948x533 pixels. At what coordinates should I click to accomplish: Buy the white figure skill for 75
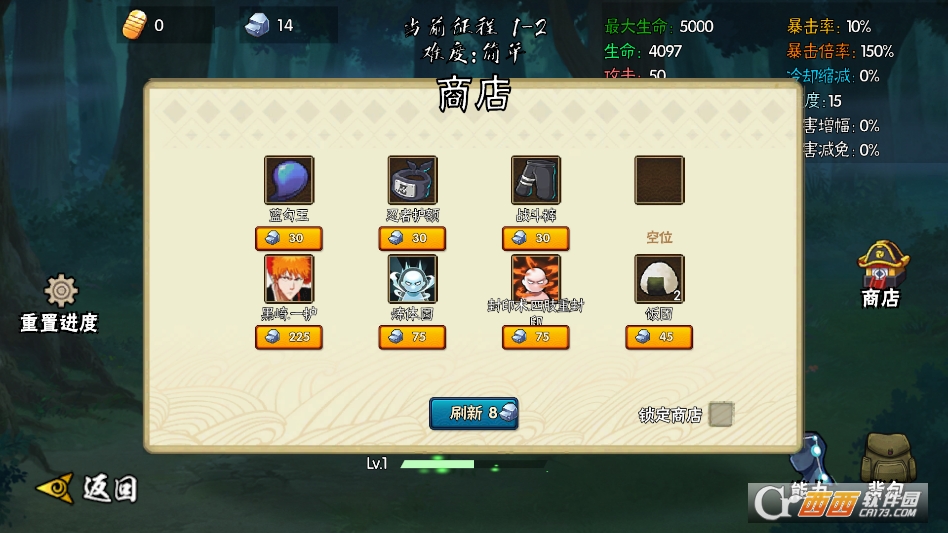[x=412, y=337]
